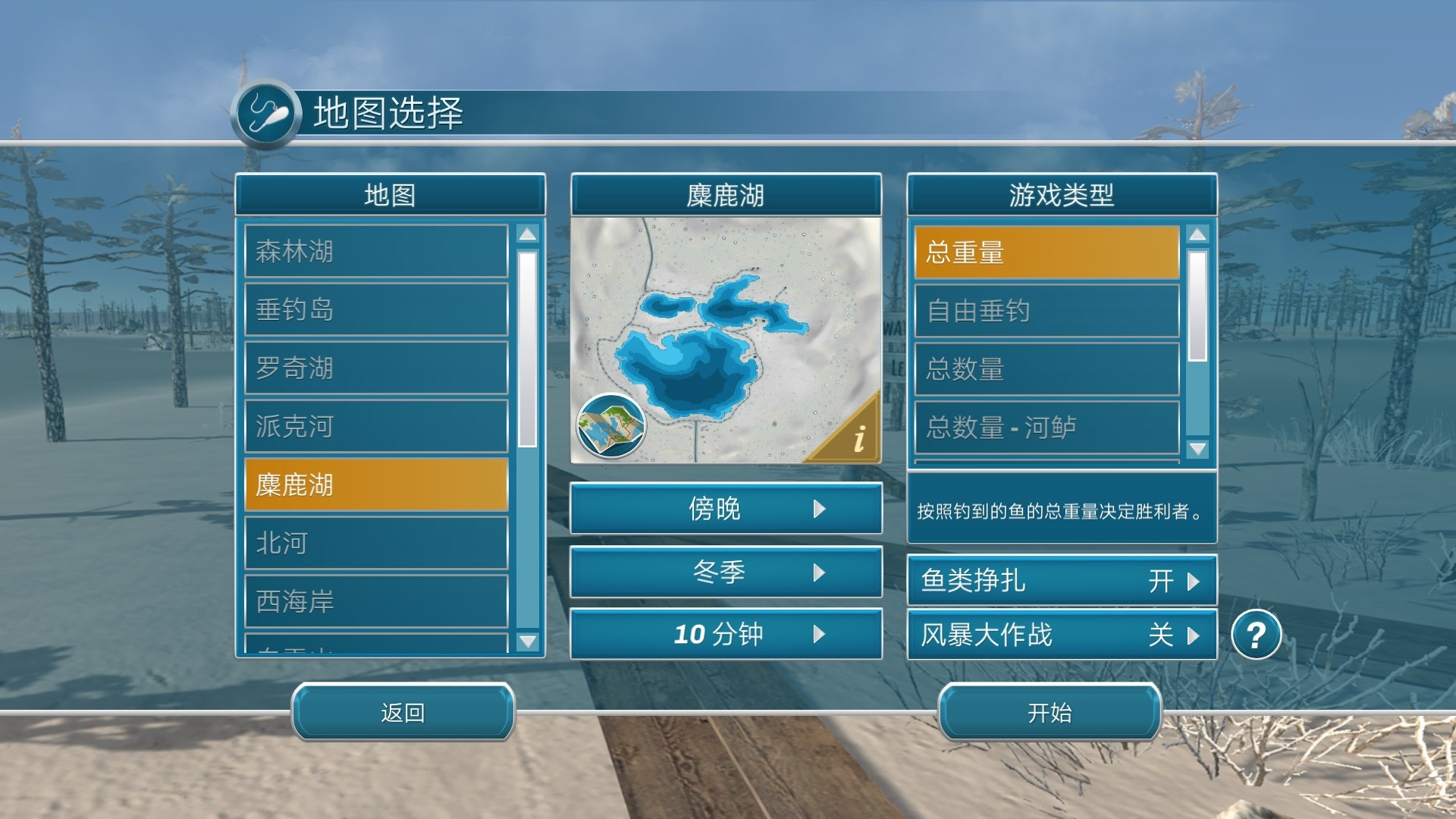This screenshot has width=1456, height=819.
Task: Choose the 垂钓岛 map entry
Action: 376,309
